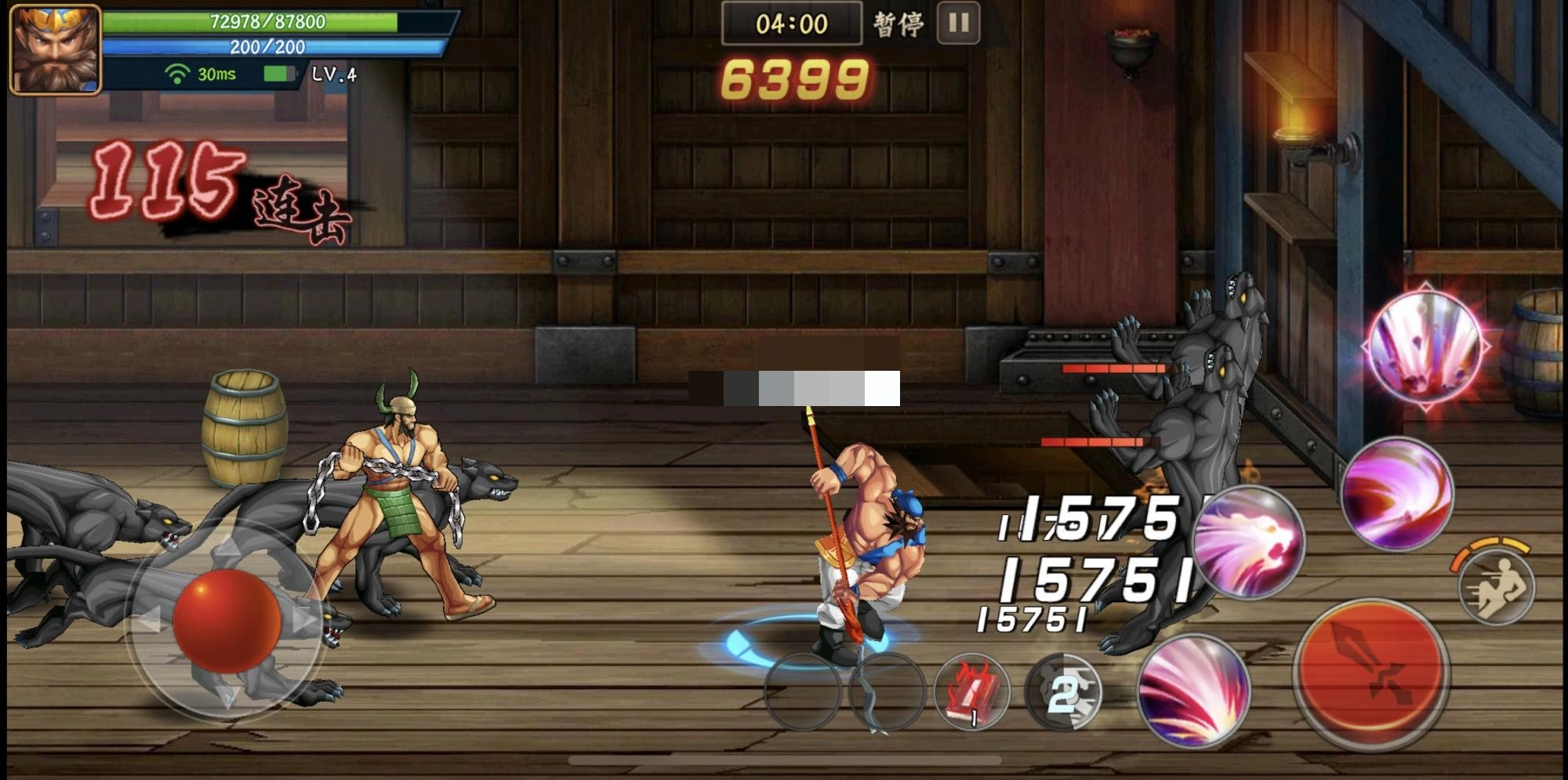The image size is (1568, 780).
Task: Open the hero avatar portrait
Action: coord(53,51)
